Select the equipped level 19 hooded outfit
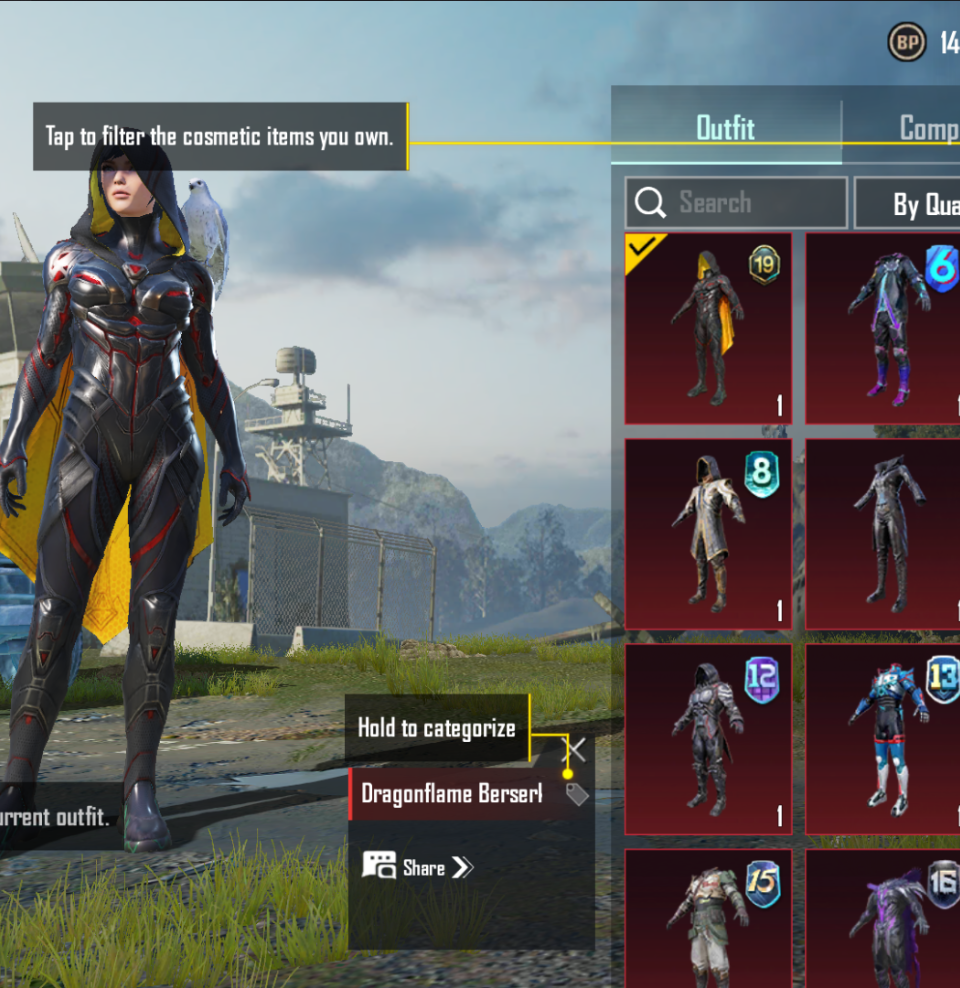The image size is (960, 988). [x=708, y=329]
